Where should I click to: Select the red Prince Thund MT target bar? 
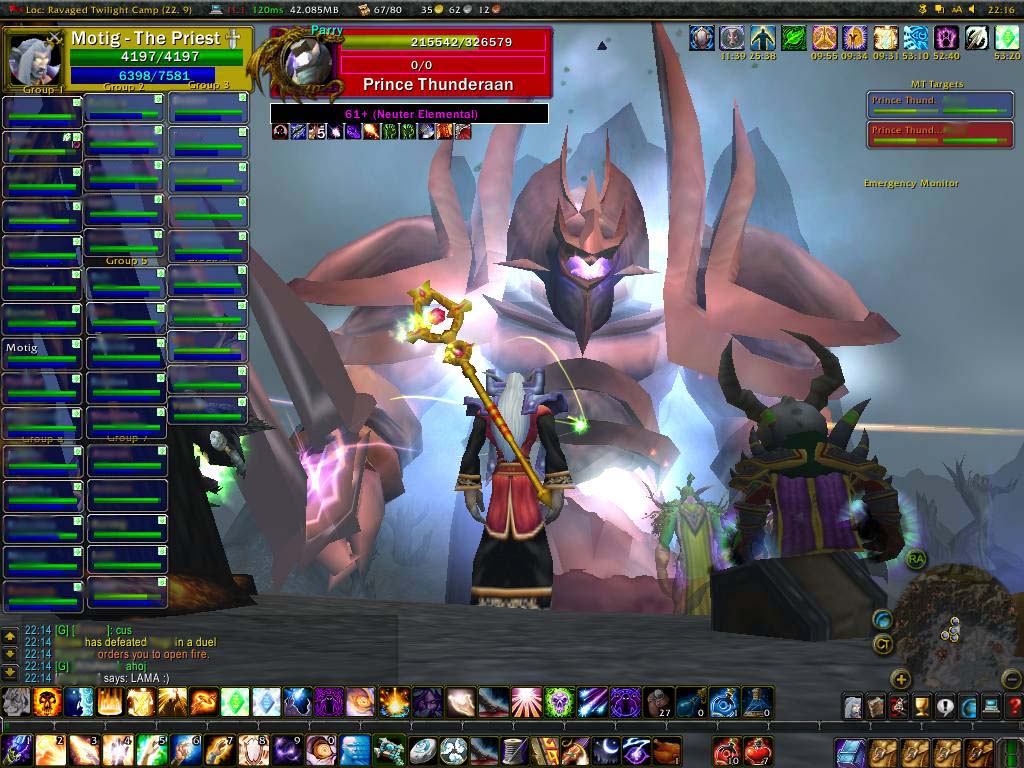tap(939, 134)
